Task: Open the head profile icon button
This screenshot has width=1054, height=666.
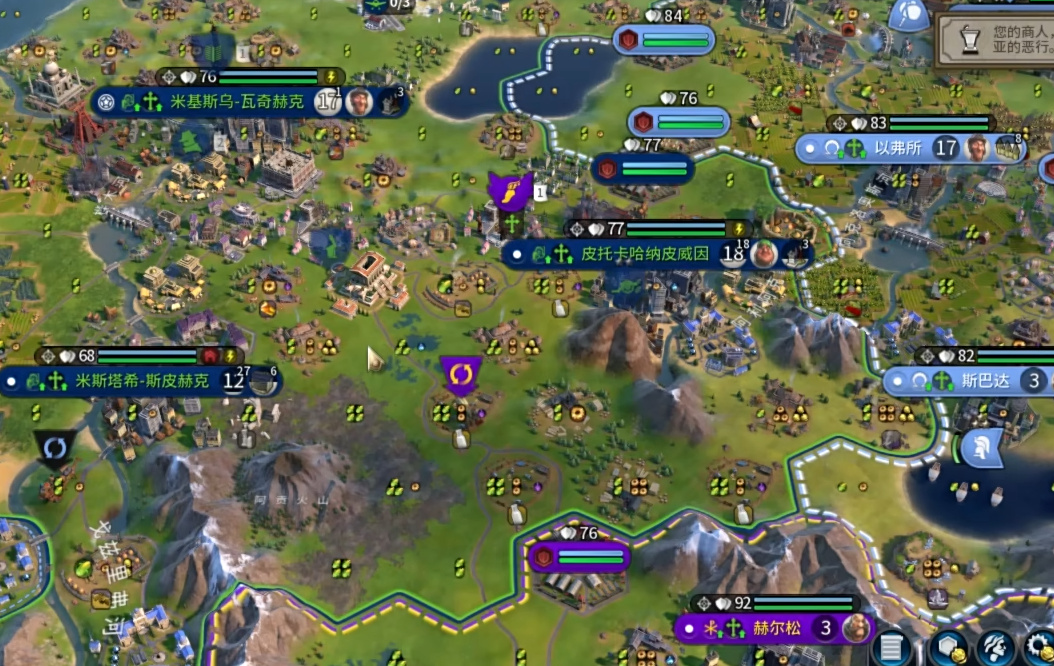Action: pos(995,649)
